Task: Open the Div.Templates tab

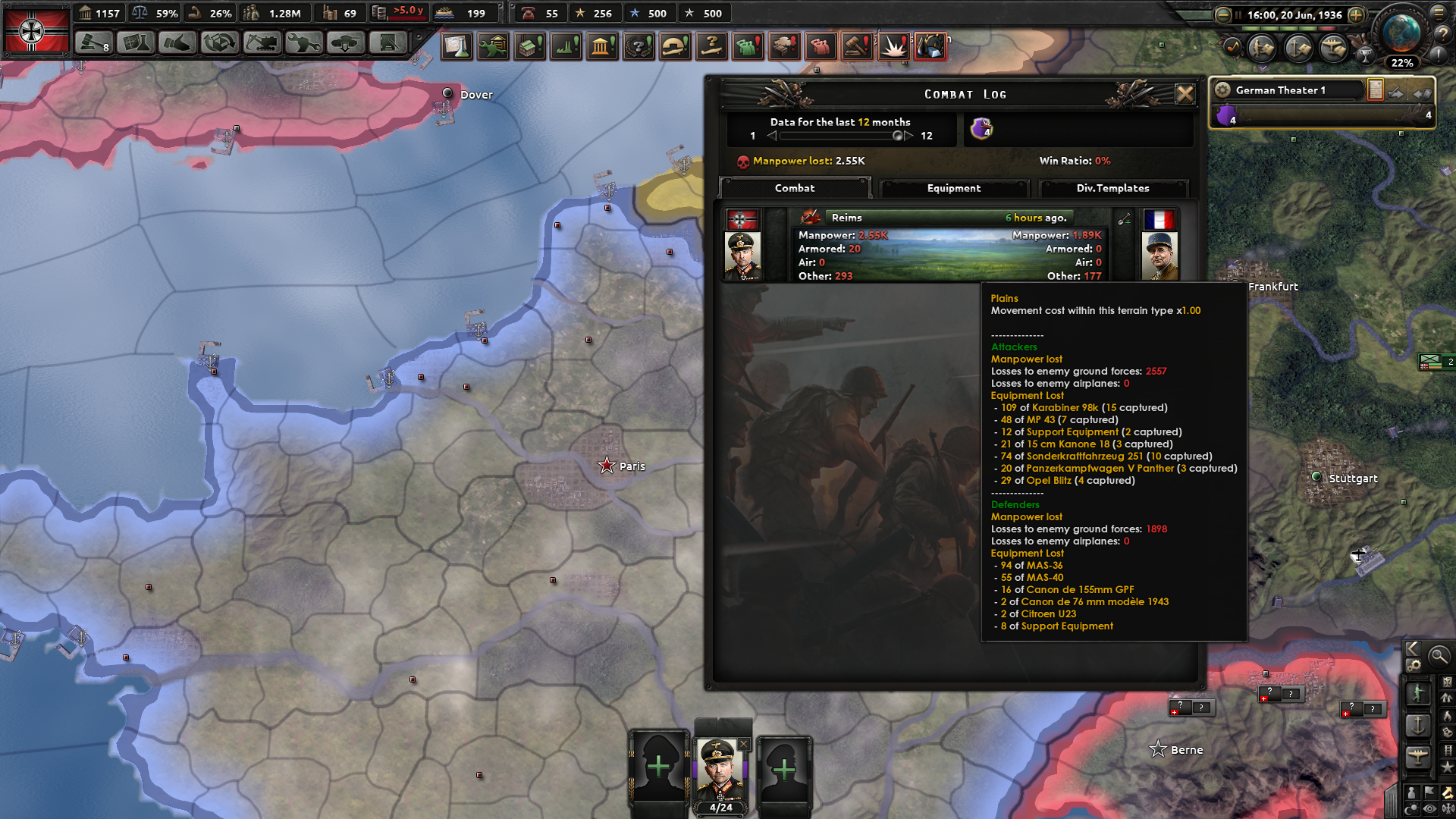Action: click(x=1114, y=188)
